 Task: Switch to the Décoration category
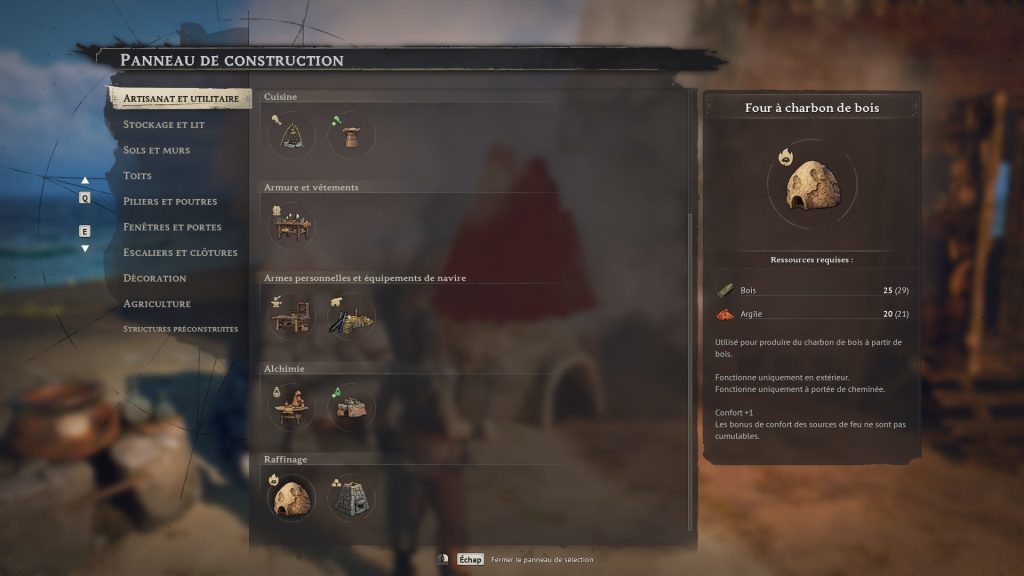point(155,278)
